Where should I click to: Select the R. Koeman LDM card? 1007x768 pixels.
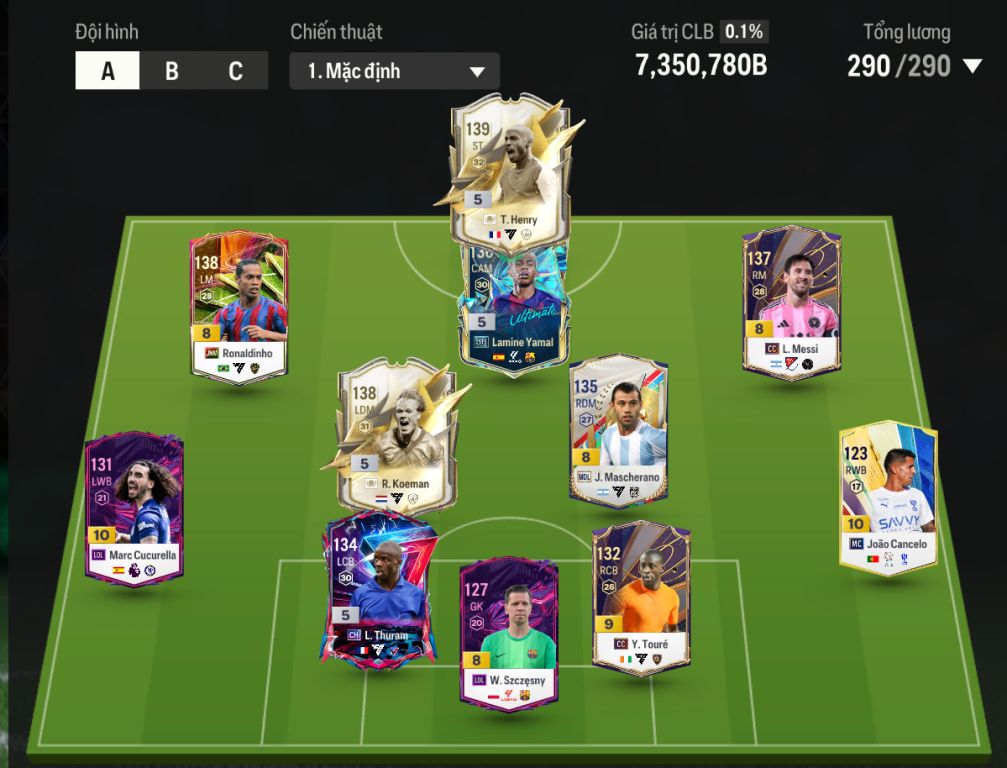392,430
